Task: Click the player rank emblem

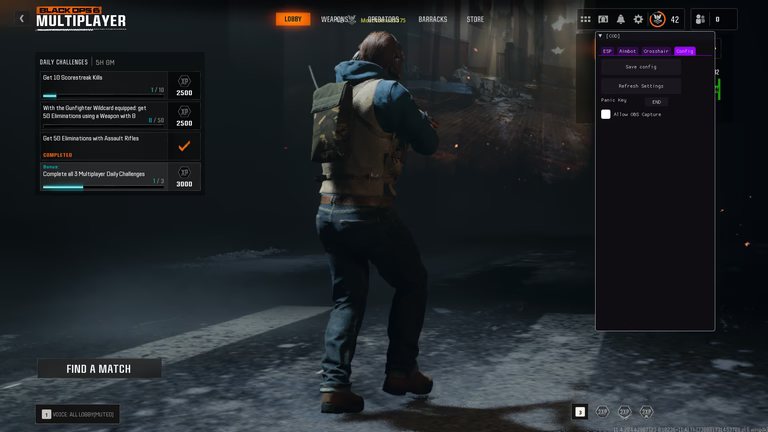Action: pyautogui.click(x=657, y=19)
